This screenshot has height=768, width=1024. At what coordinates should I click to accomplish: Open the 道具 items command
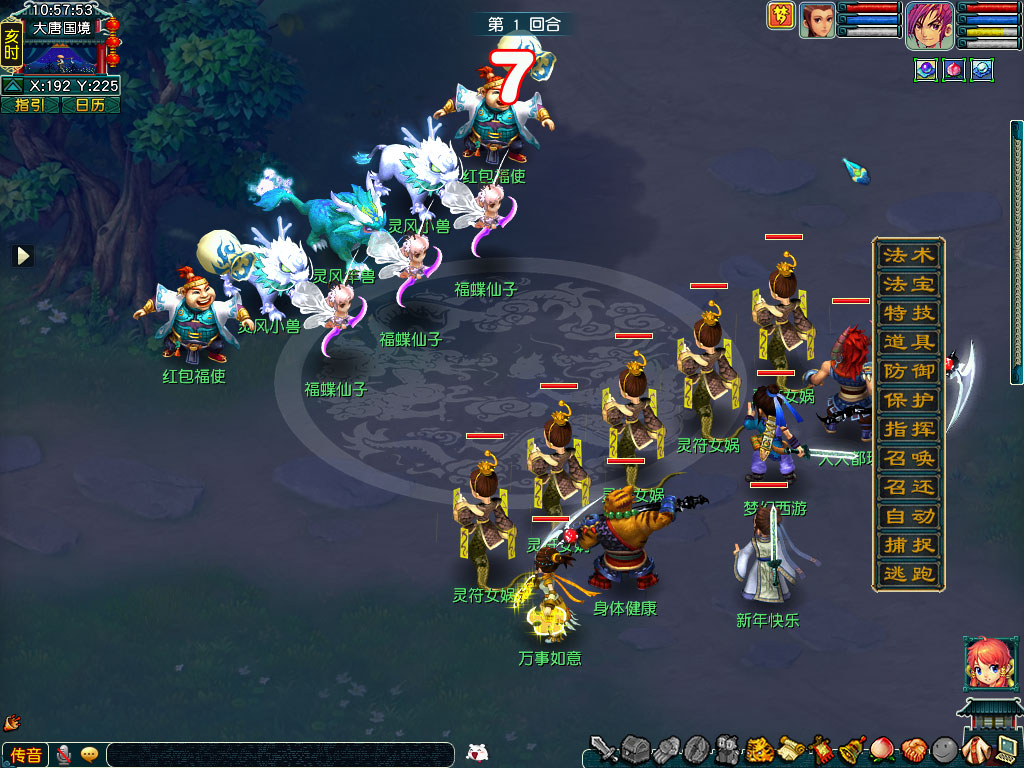tap(908, 342)
